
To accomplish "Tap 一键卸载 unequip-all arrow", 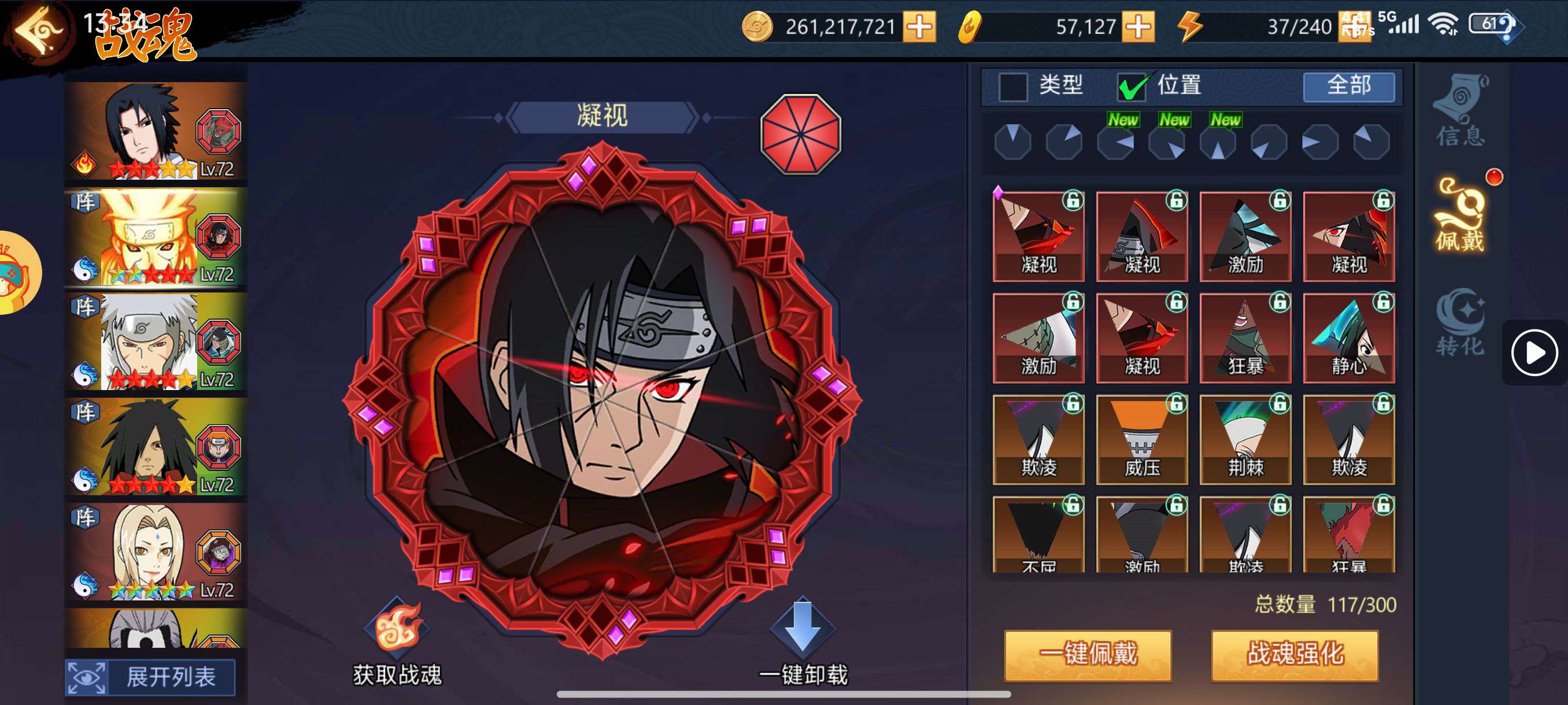I will 803,628.
